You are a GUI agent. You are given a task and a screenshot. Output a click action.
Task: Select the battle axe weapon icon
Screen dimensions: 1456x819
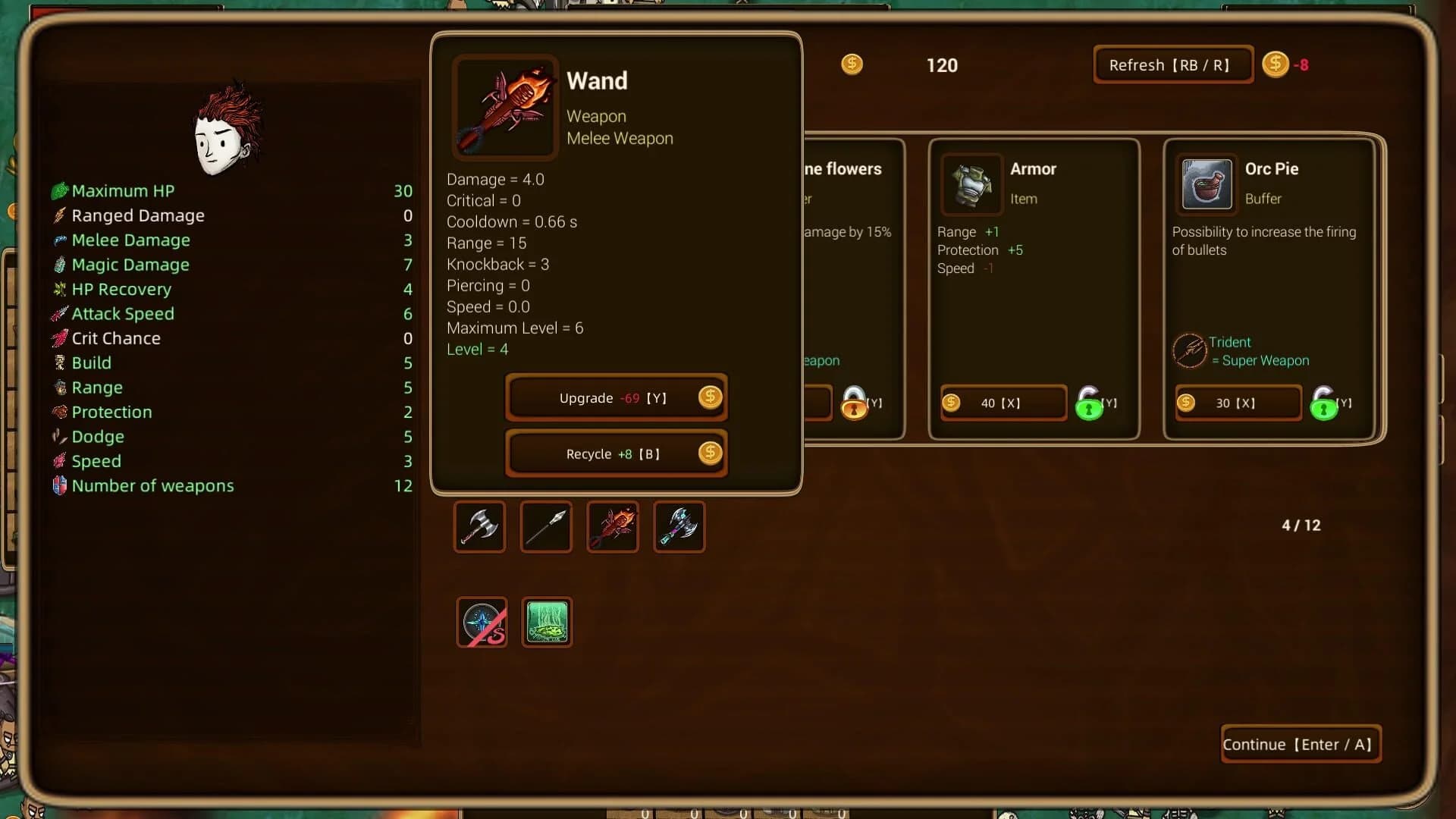(x=479, y=526)
